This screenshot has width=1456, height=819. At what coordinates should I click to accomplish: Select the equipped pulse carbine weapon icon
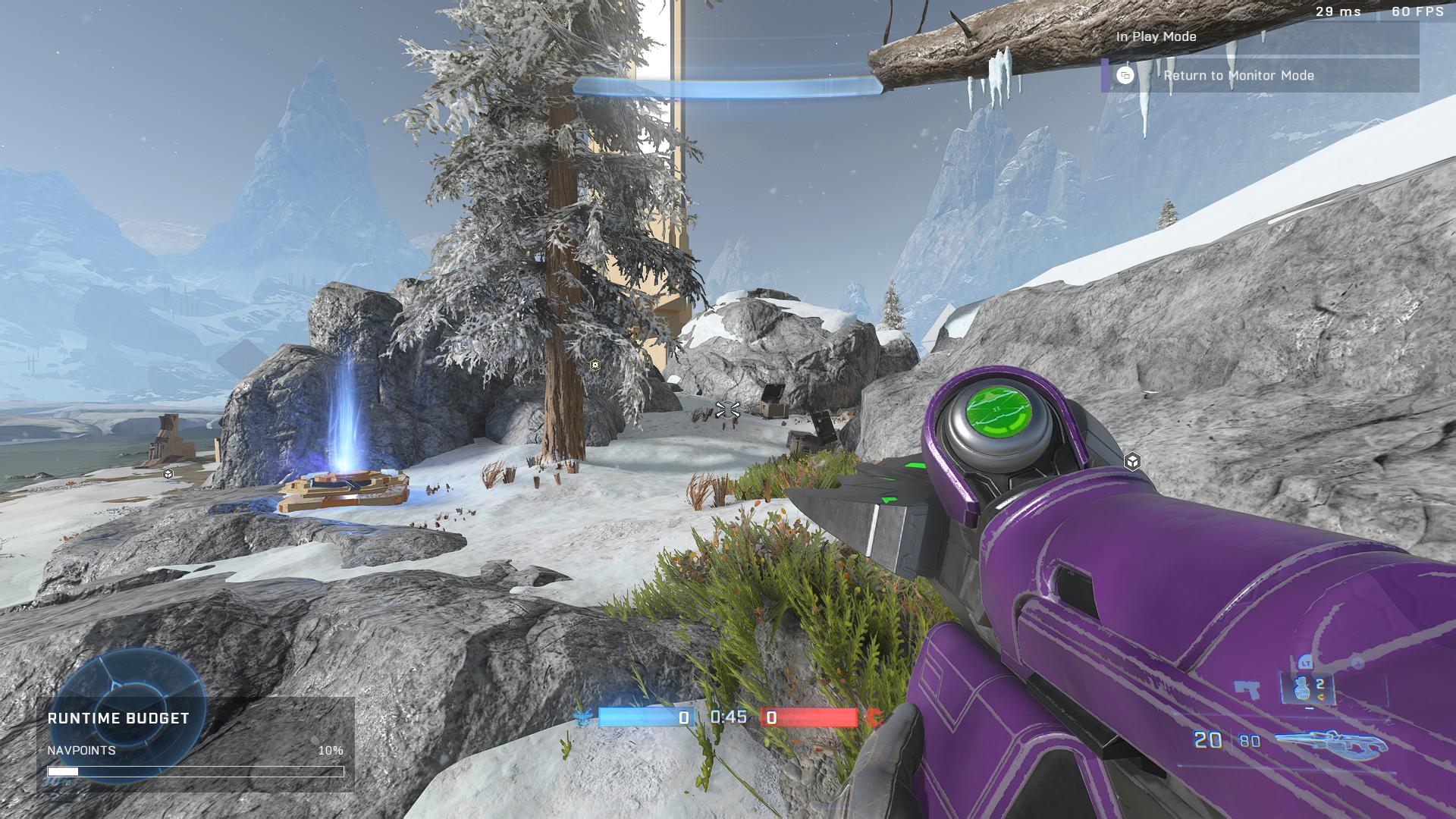pos(1331,742)
